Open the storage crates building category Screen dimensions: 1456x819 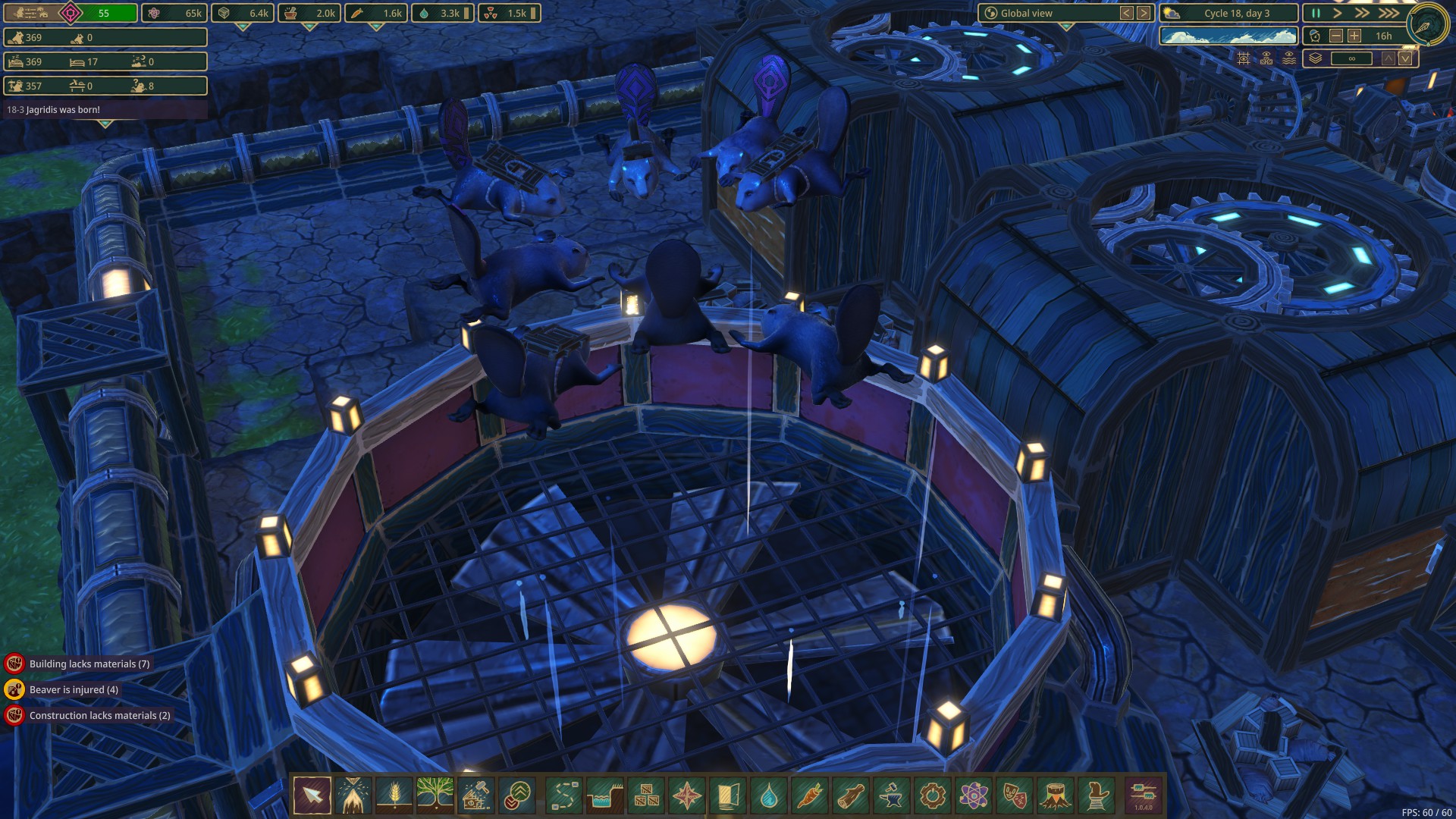click(646, 795)
